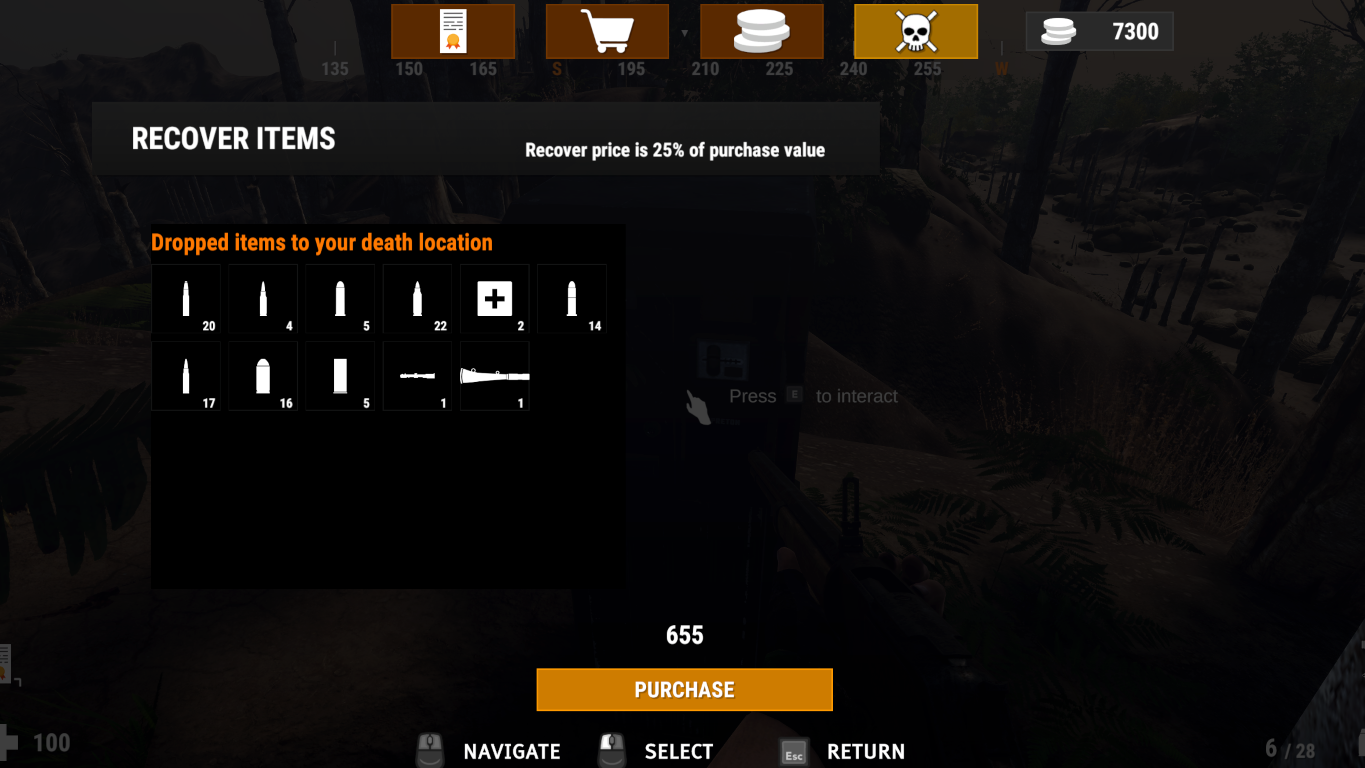Pick the ammo stack of 16 rounds
Image resolution: width=1365 pixels, height=768 pixels.
click(x=263, y=376)
